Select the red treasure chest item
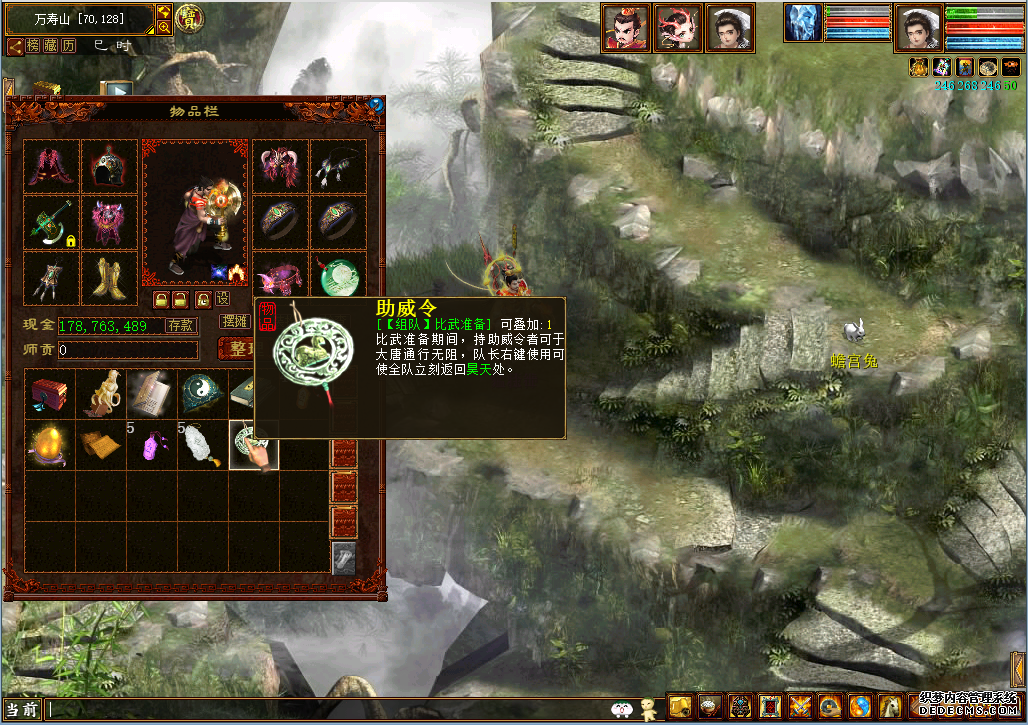1028x725 pixels. pyautogui.click(x=50, y=394)
